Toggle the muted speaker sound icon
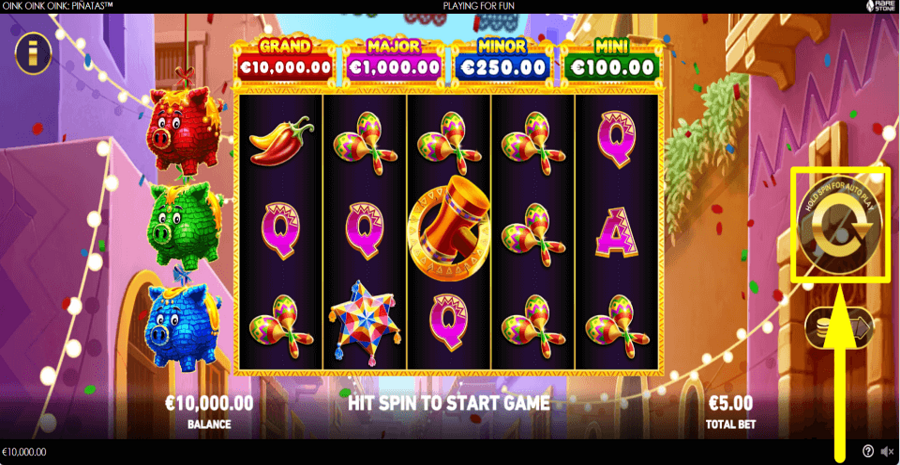 click(x=887, y=452)
